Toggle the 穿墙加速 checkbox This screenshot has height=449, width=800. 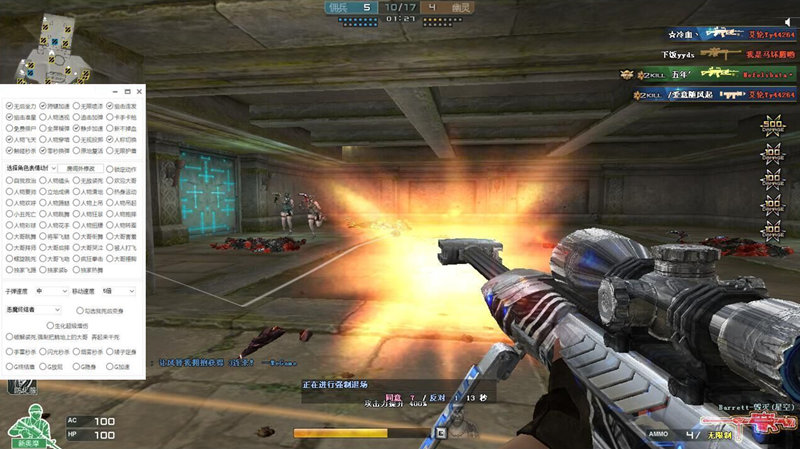[x=42, y=104]
